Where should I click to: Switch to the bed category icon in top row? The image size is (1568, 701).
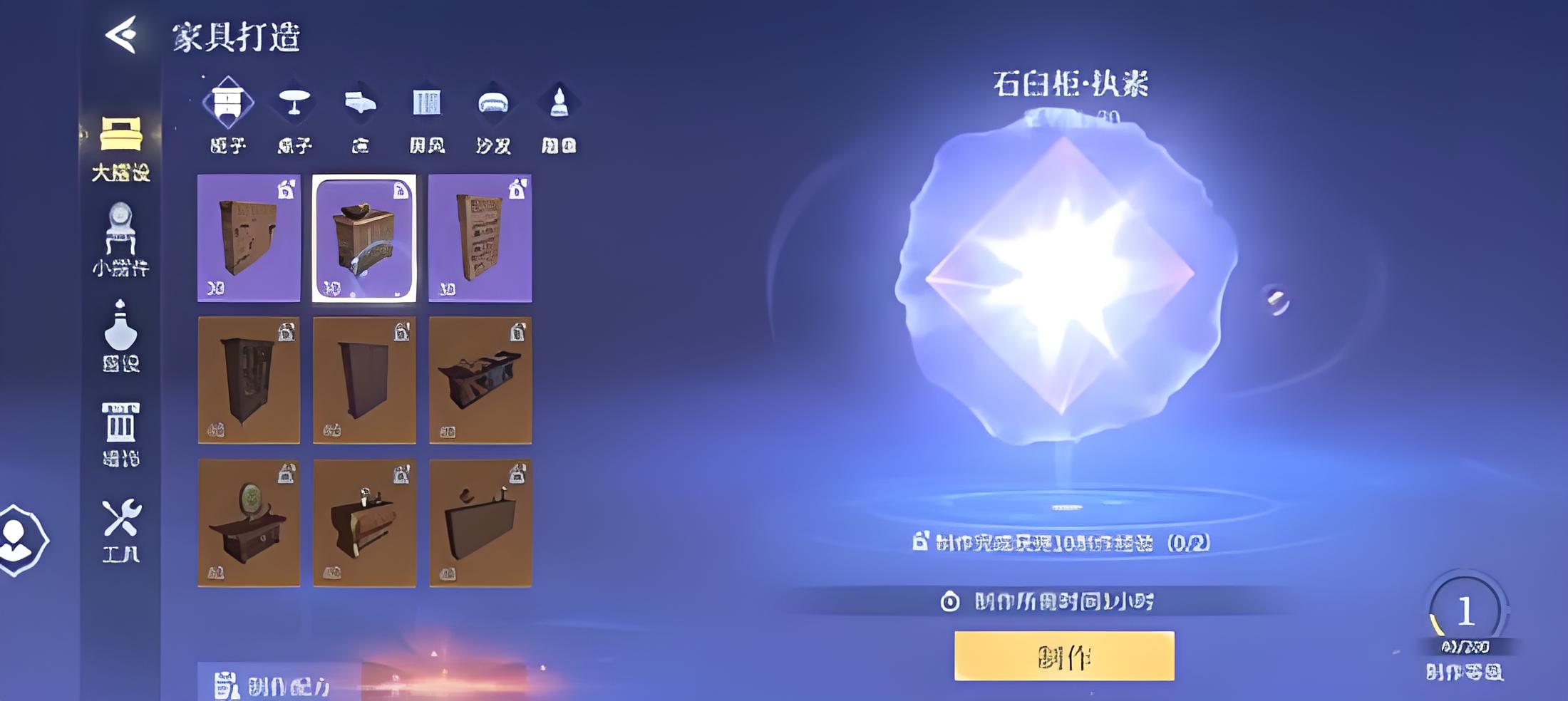point(361,114)
